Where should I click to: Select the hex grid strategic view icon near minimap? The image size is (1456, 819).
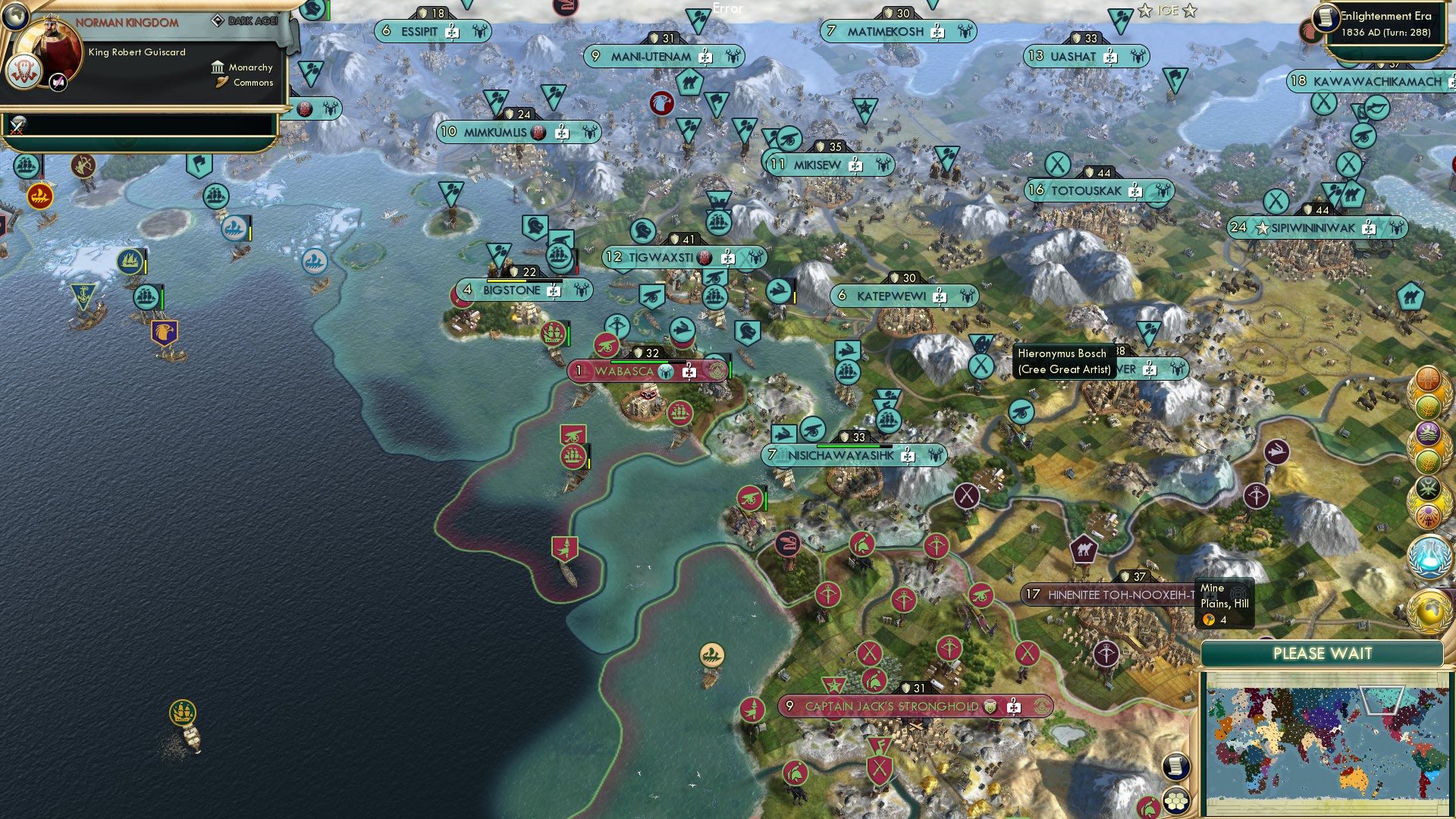pos(1175,800)
